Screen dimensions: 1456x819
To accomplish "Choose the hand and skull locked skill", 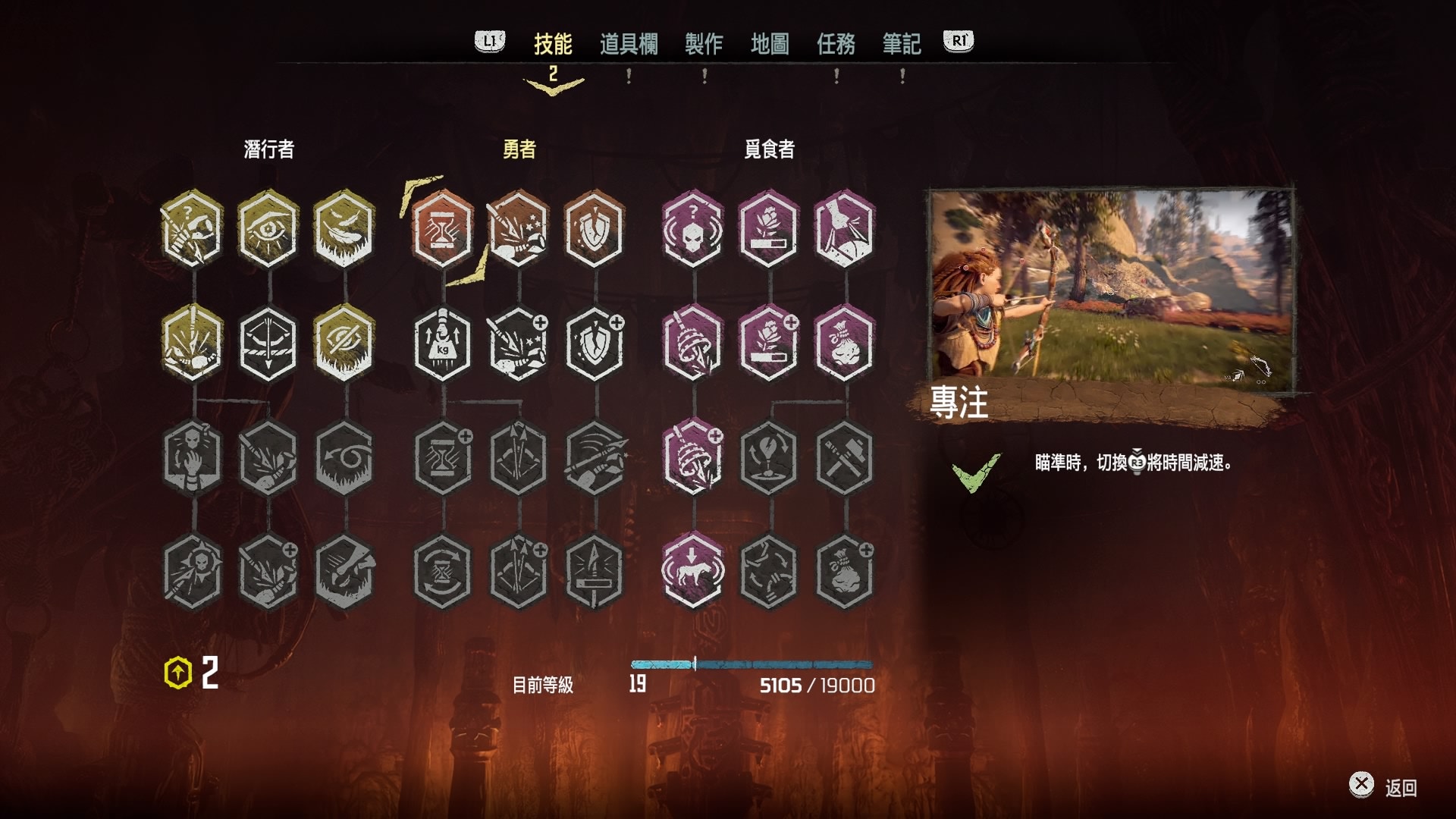I will tap(193, 457).
